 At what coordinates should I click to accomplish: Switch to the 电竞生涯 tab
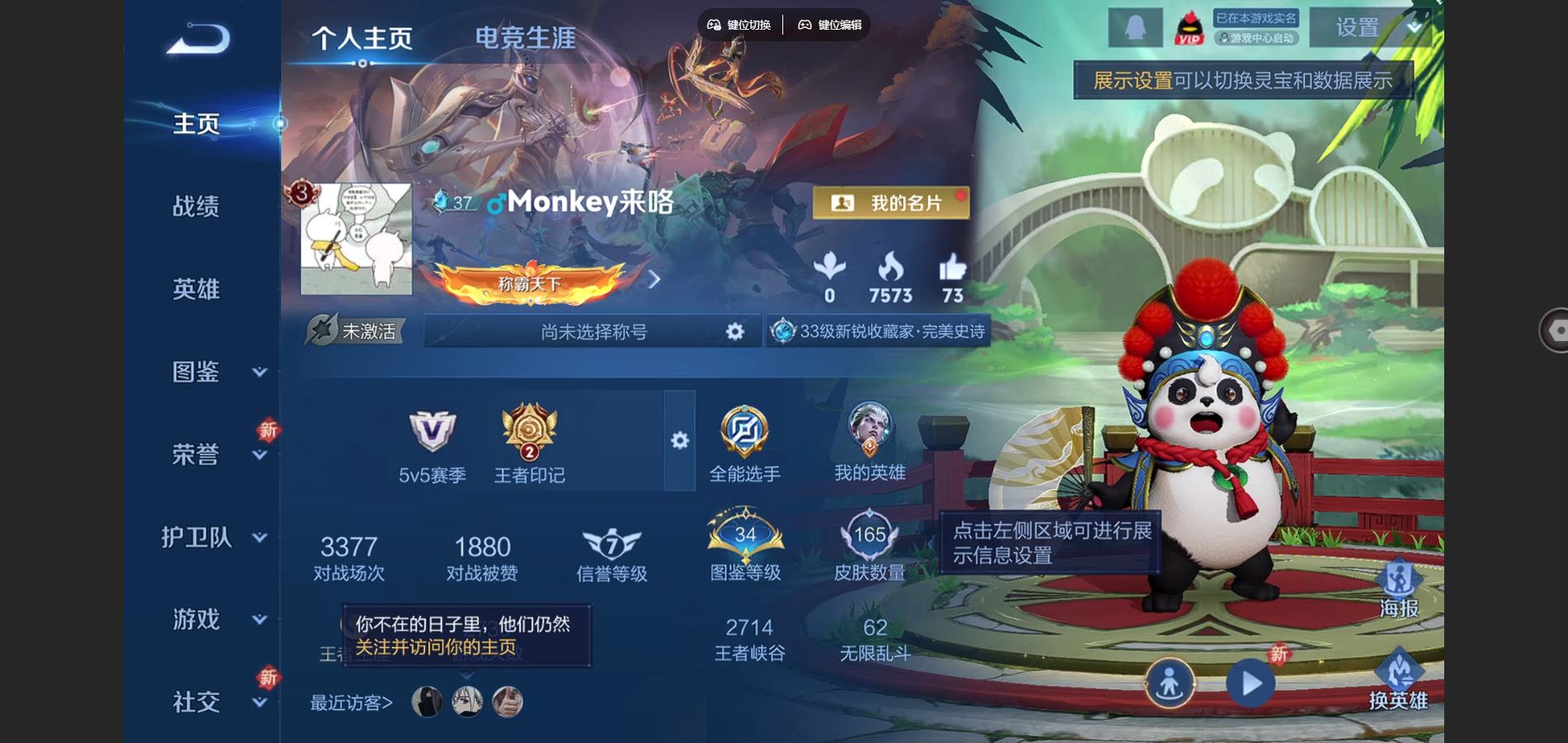point(525,38)
